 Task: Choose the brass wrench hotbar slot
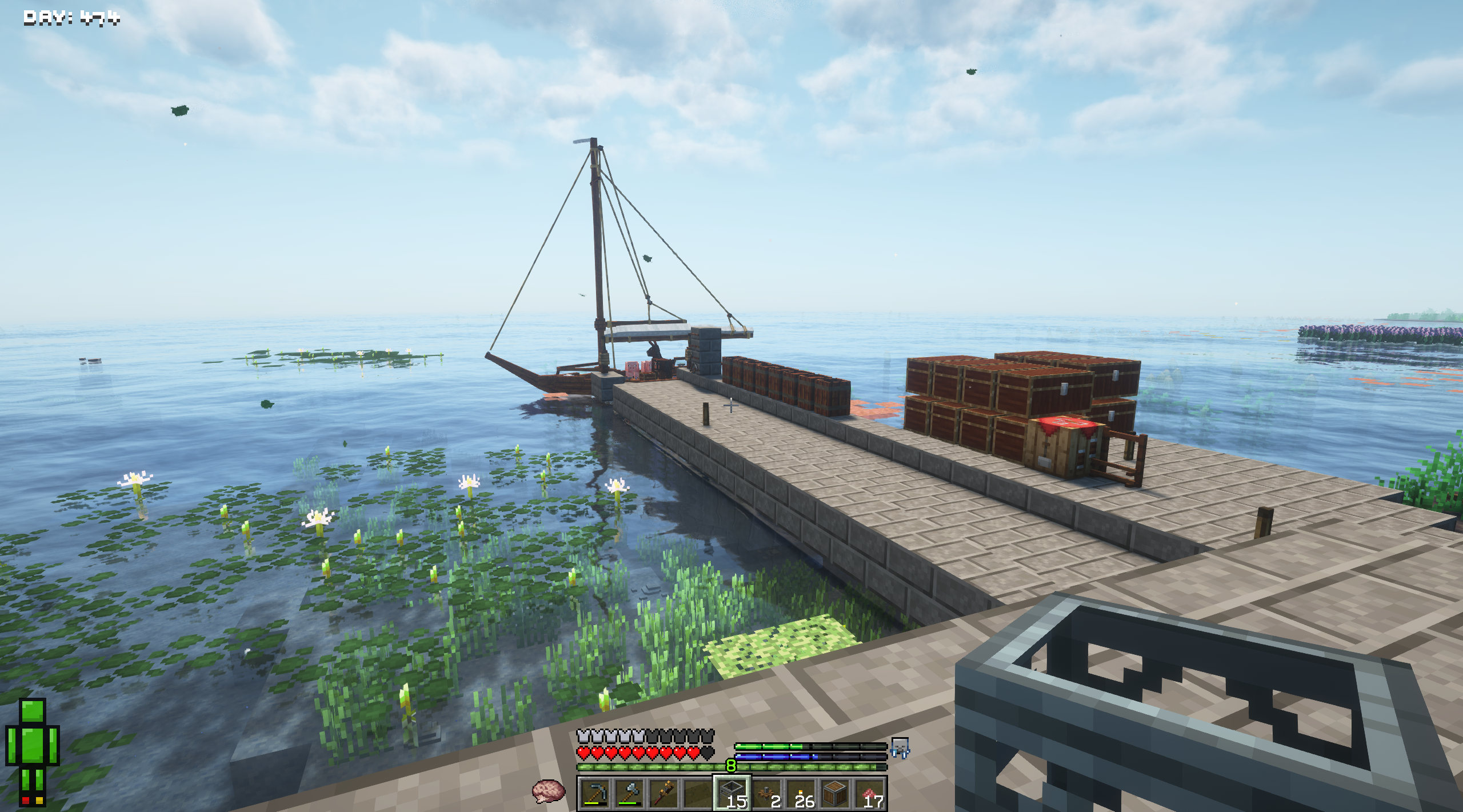663,793
